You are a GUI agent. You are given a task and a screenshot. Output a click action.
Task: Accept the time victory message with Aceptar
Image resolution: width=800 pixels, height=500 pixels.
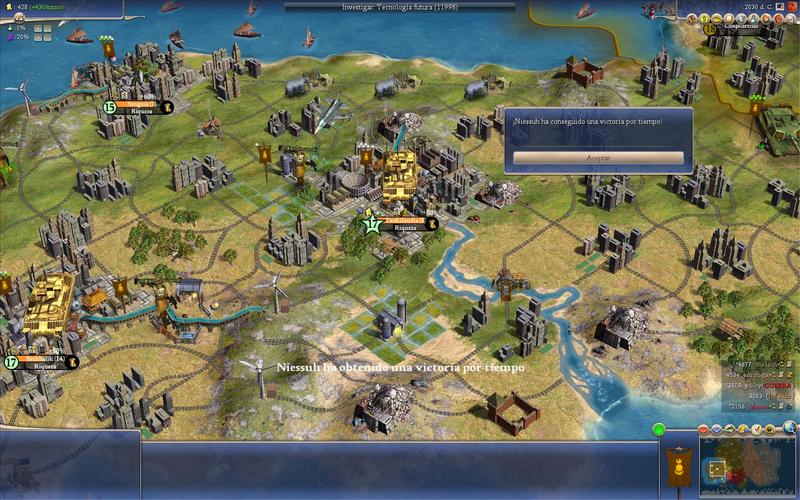pos(598,158)
